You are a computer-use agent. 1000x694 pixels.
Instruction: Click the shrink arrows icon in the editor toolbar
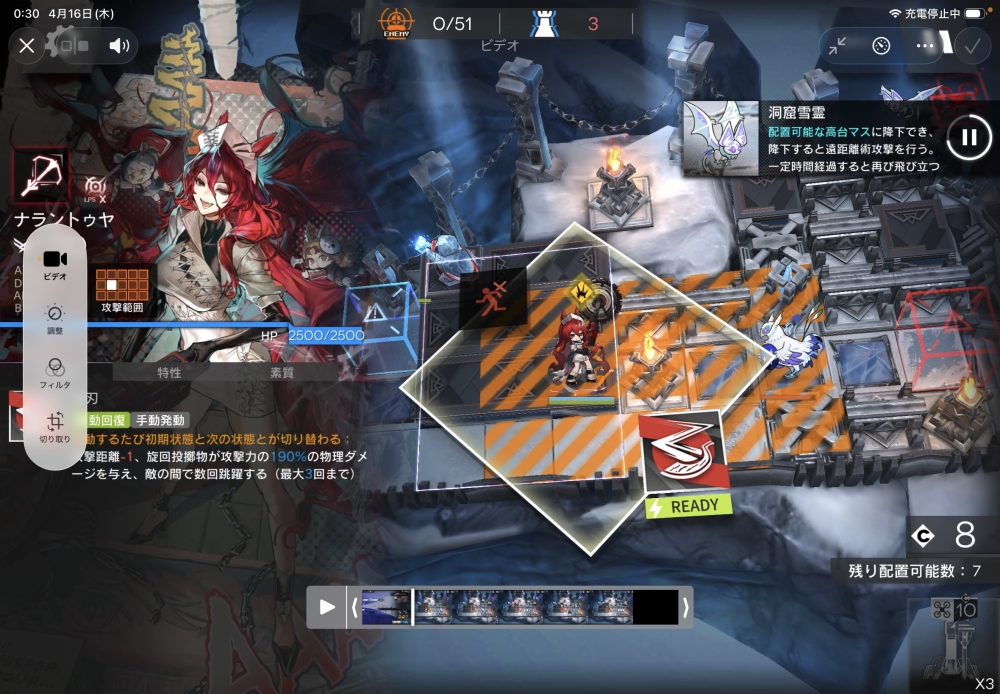pyautogui.click(x=837, y=45)
